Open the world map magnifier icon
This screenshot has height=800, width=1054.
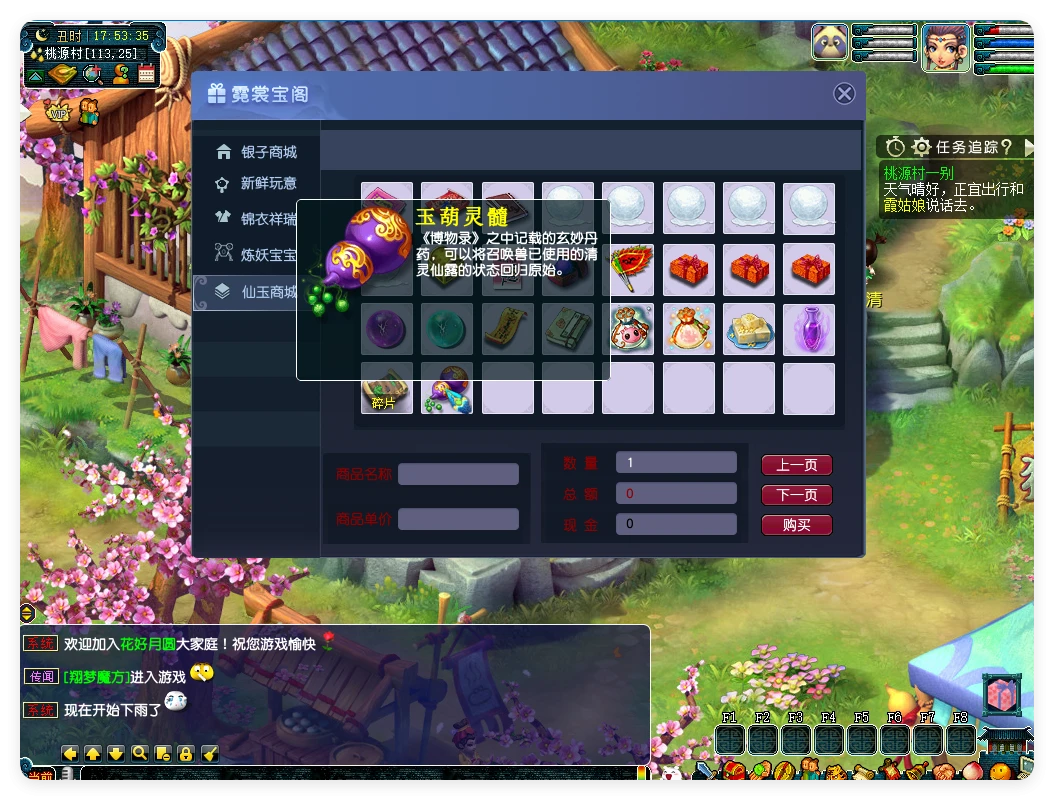[x=93, y=73]
